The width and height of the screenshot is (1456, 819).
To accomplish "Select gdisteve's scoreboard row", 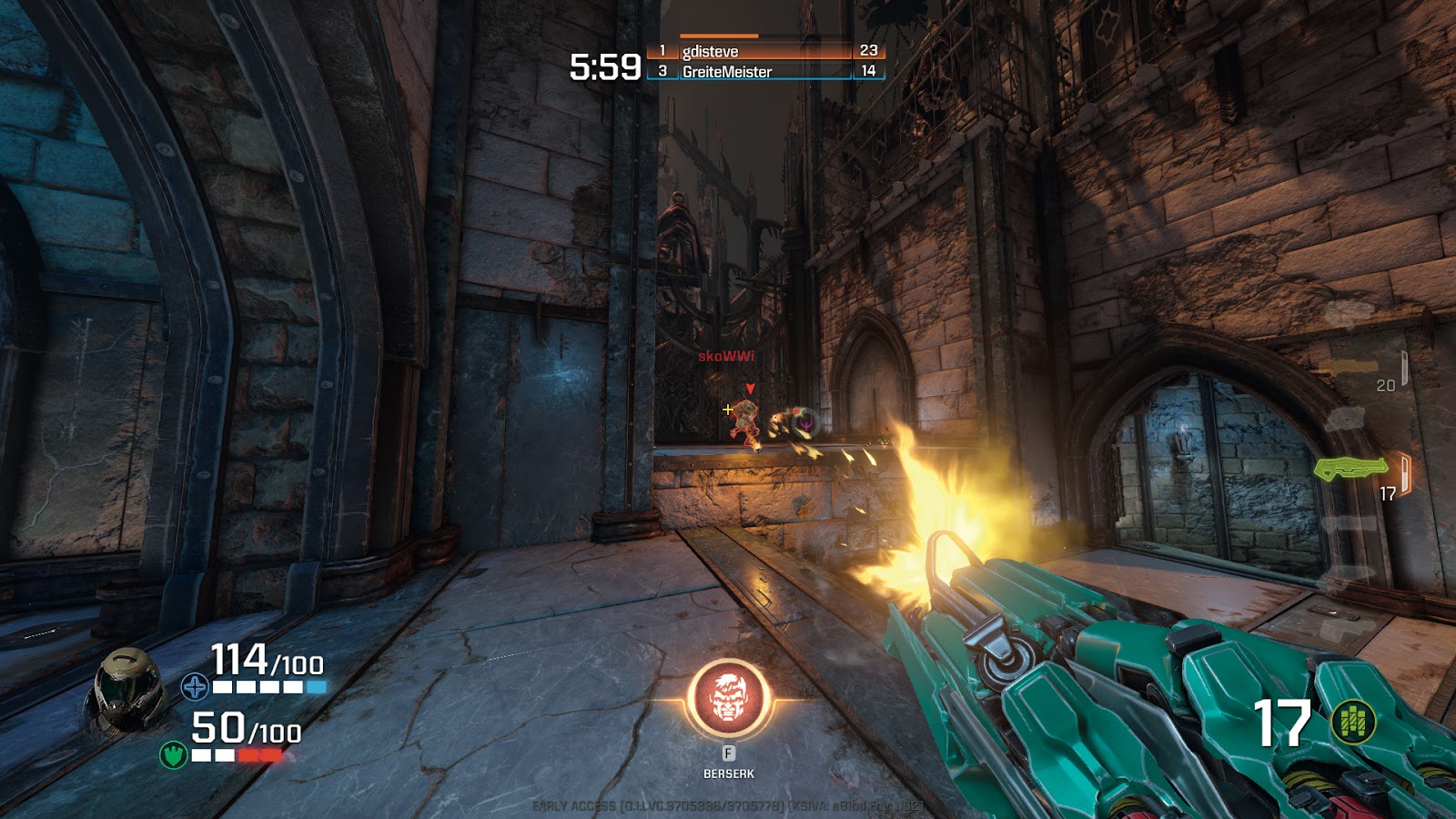I will click(x=764, y=51).
